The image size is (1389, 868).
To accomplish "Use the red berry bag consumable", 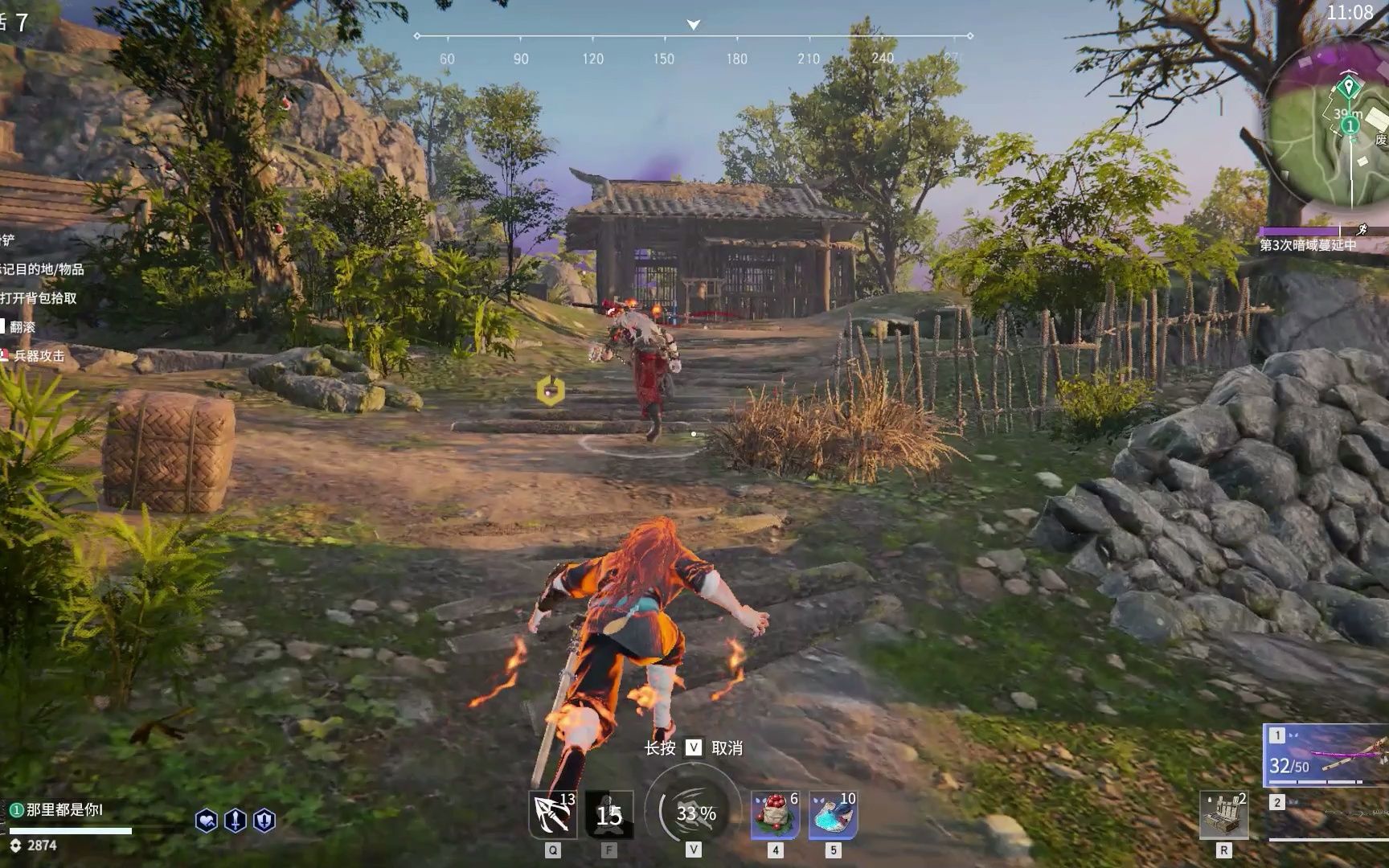I will 775,814.
